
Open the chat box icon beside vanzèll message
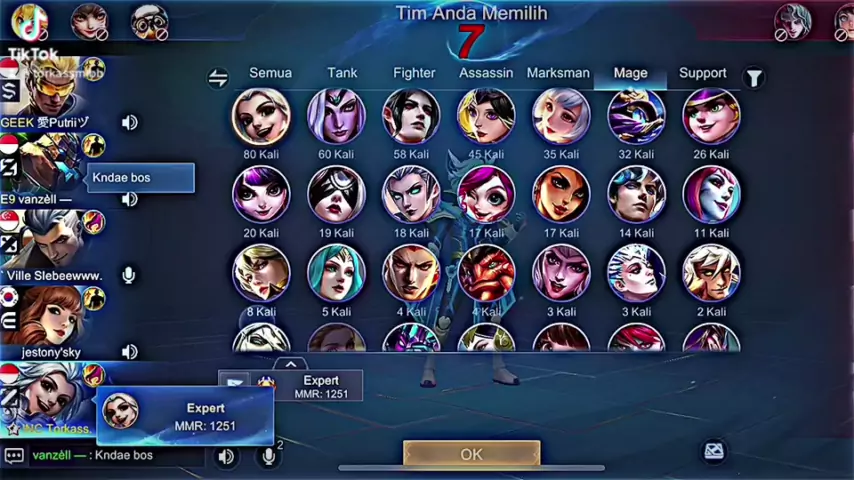click(x=14, y=455)
